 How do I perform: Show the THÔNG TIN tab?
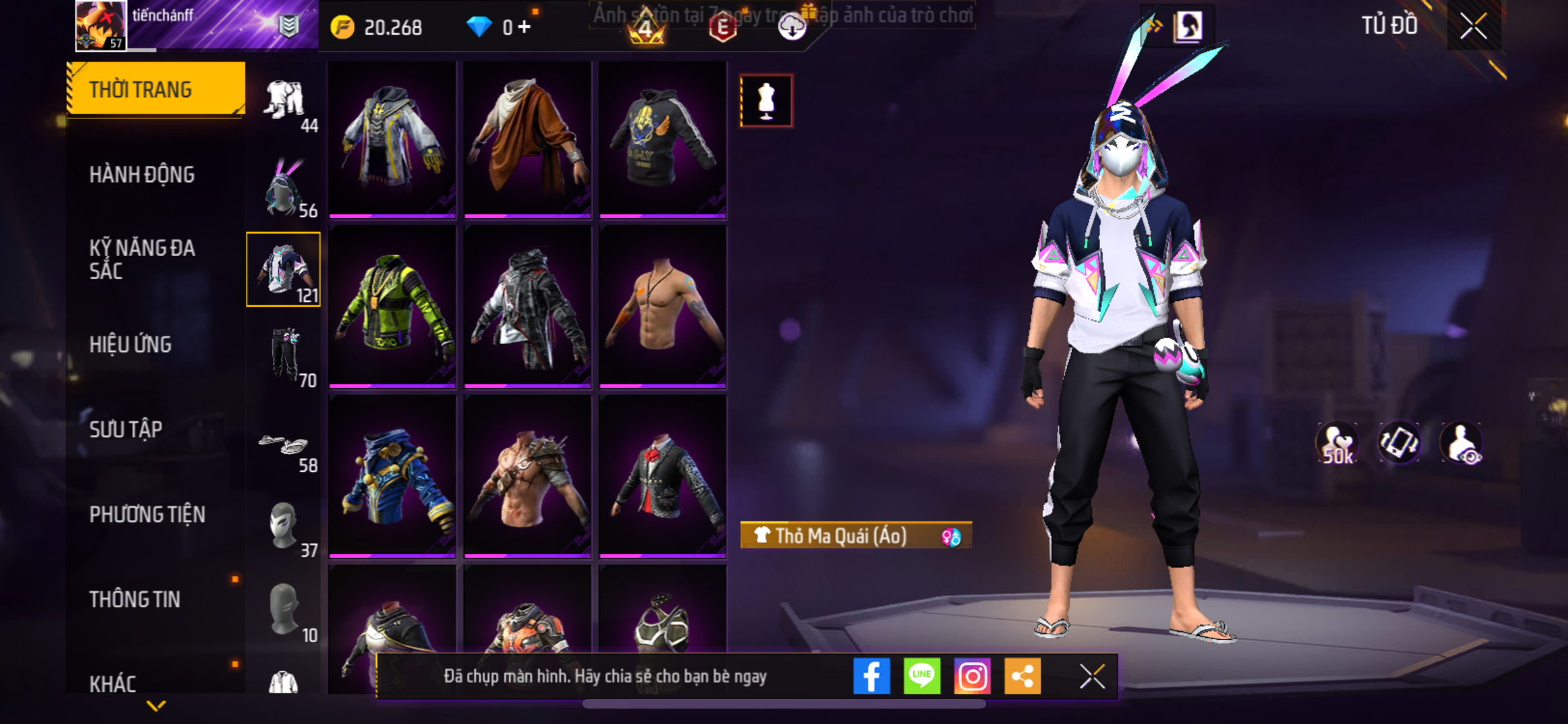pos(135,599)
